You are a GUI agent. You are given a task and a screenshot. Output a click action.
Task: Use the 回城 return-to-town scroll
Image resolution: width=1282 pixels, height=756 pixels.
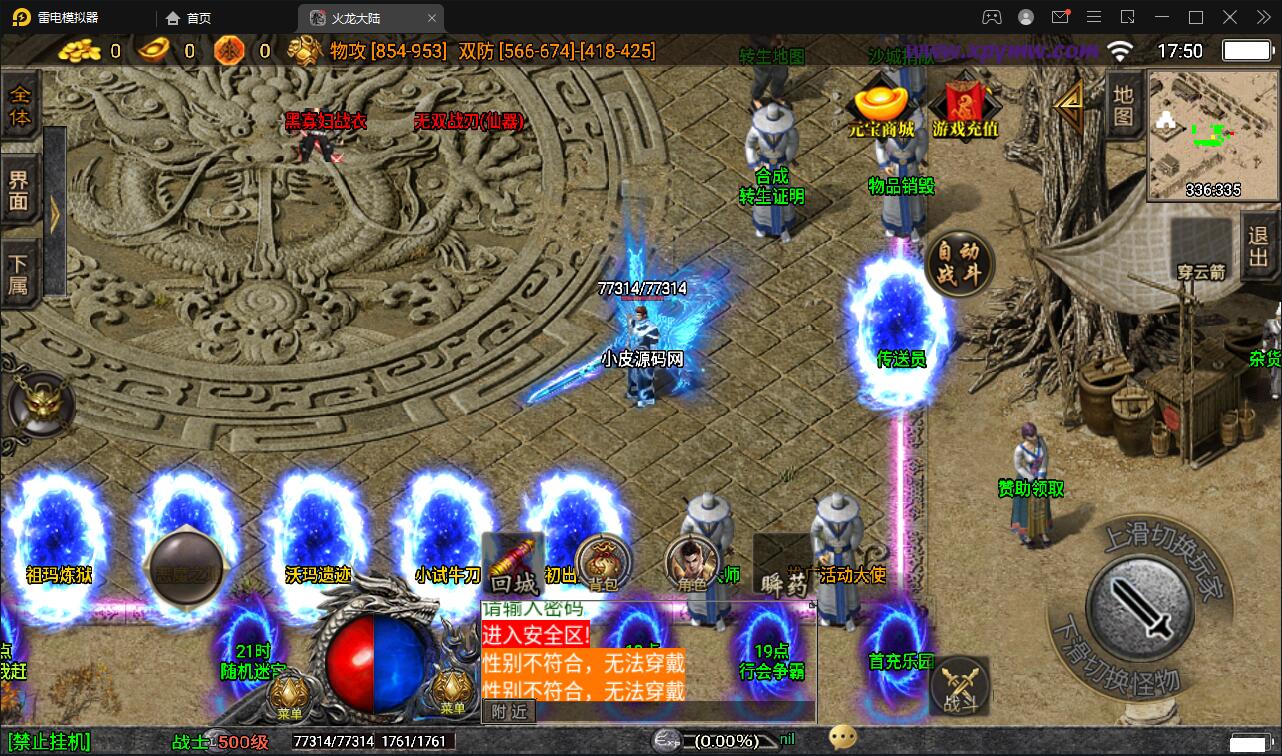click(x=513, y=566)
